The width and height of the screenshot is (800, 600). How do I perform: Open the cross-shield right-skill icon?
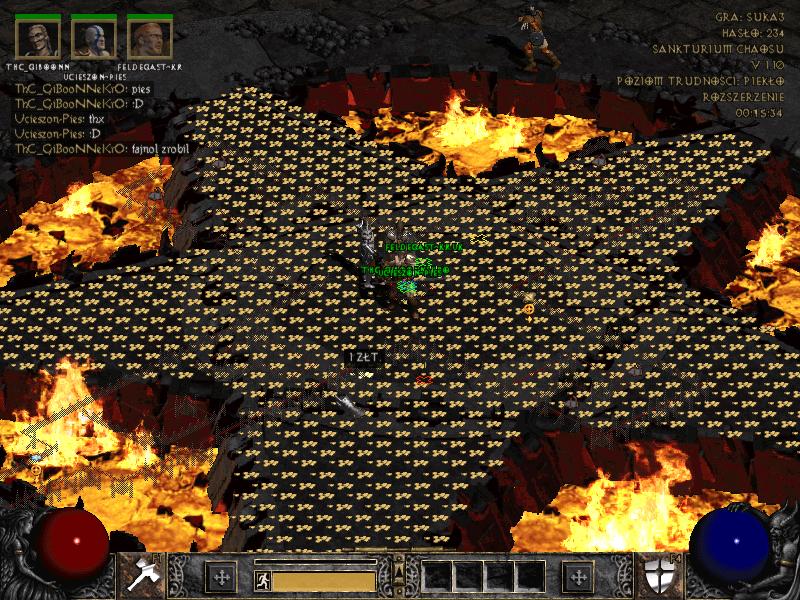664,575
